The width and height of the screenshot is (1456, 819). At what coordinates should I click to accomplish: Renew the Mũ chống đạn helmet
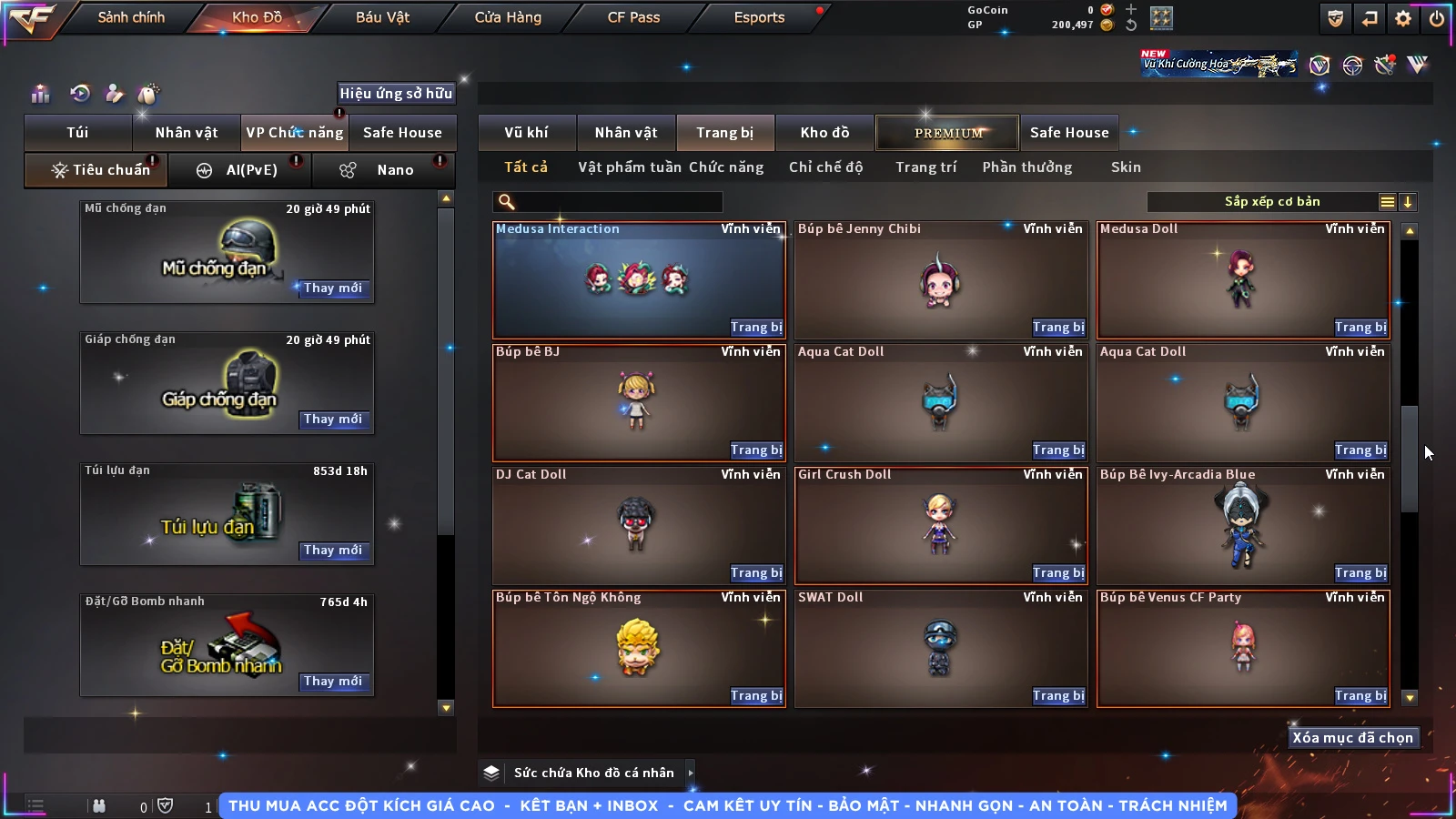[x=333, y=288]
